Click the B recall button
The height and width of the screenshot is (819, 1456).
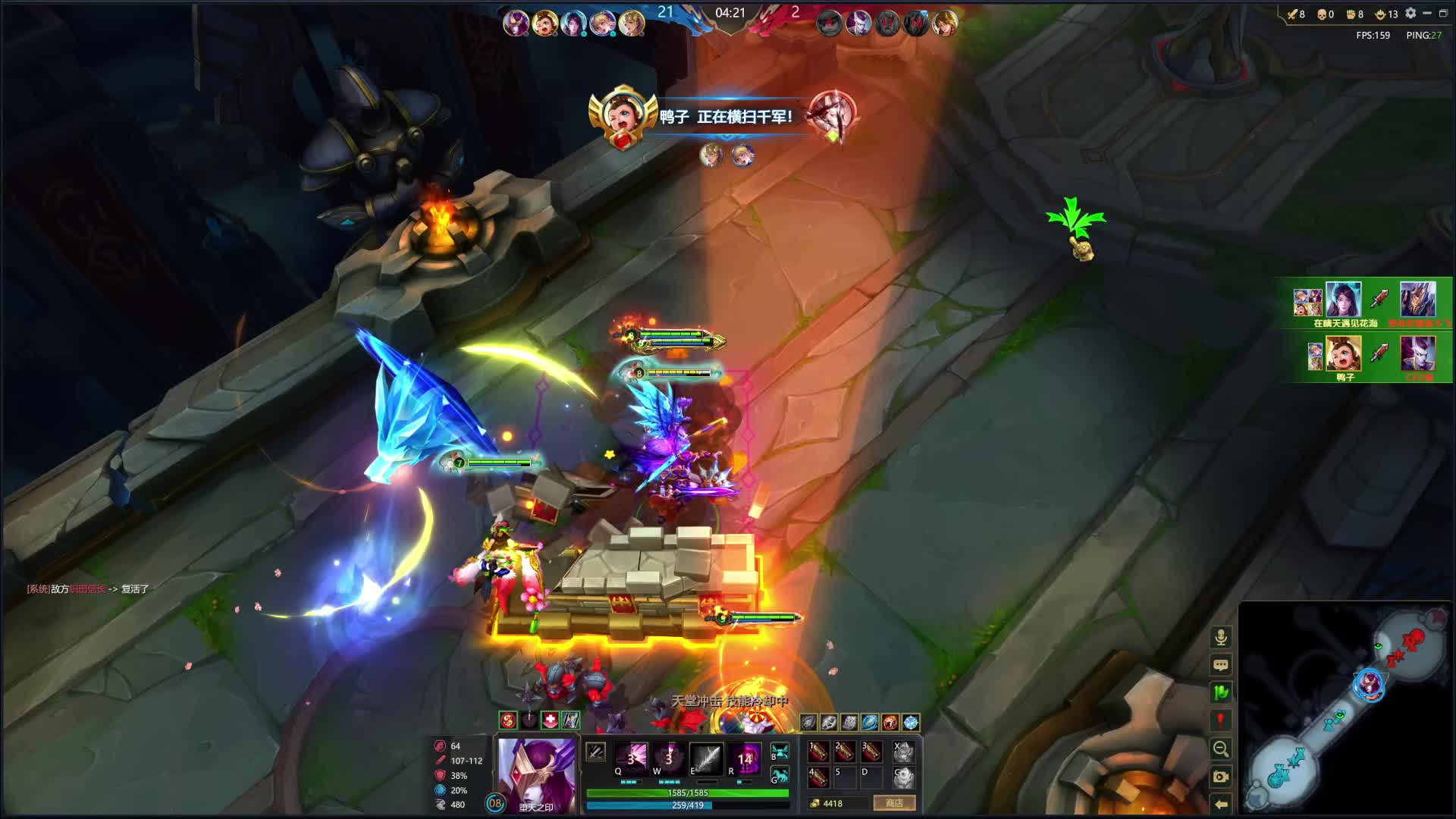(x=780, y=752)
